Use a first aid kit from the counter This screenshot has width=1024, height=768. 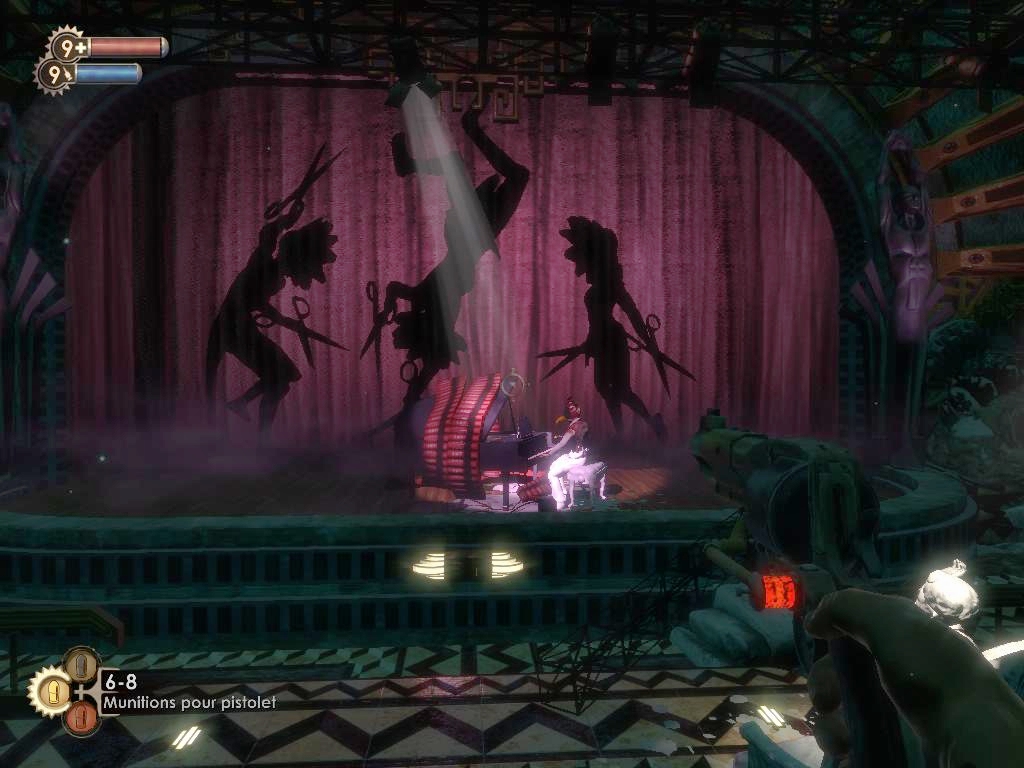pyautogui.click(x=68, y=46)
